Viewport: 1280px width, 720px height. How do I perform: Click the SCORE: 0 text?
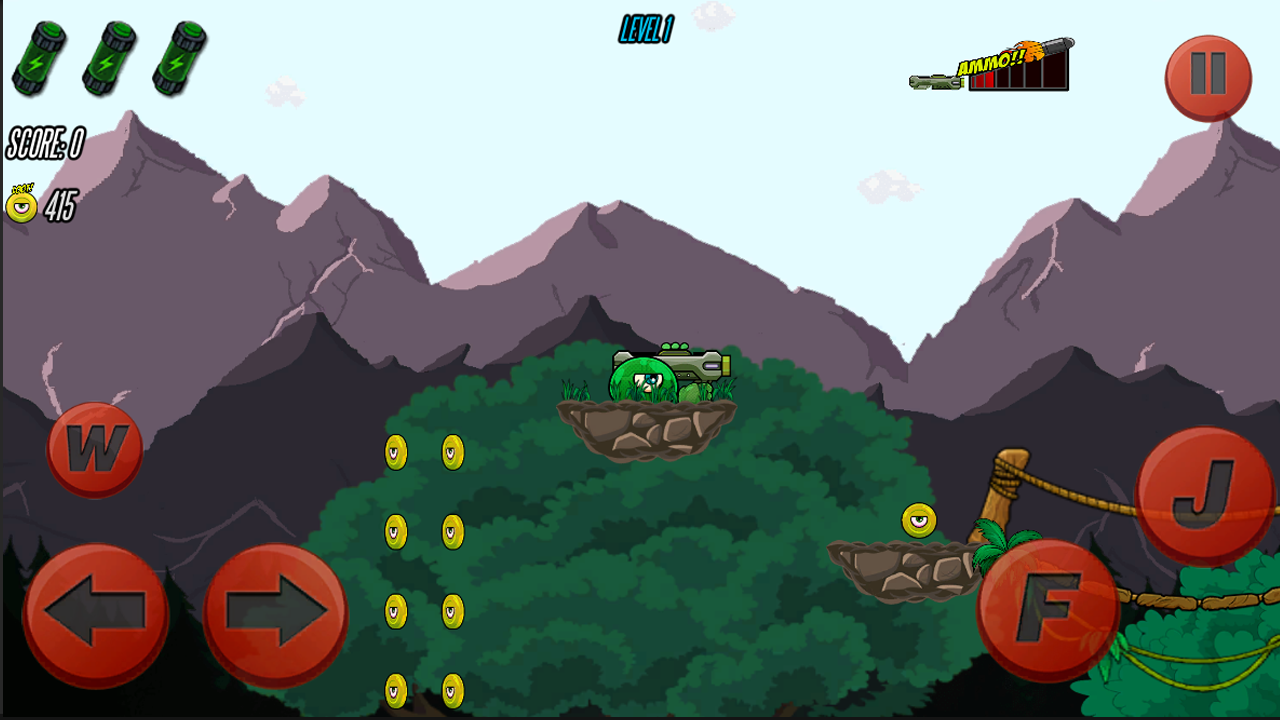tap(42, 140)
